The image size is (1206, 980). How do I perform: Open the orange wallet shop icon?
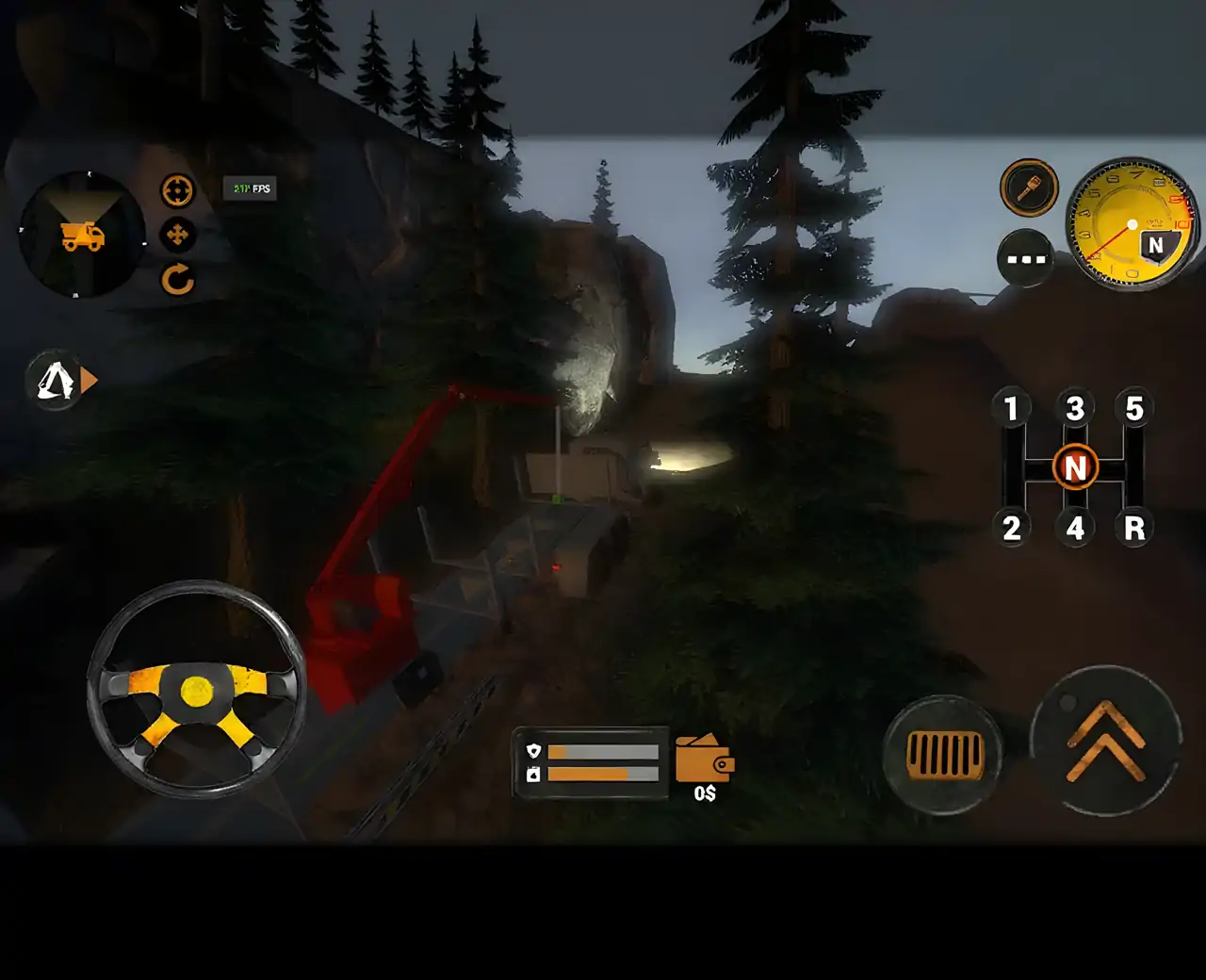click(x=704, y=759)
